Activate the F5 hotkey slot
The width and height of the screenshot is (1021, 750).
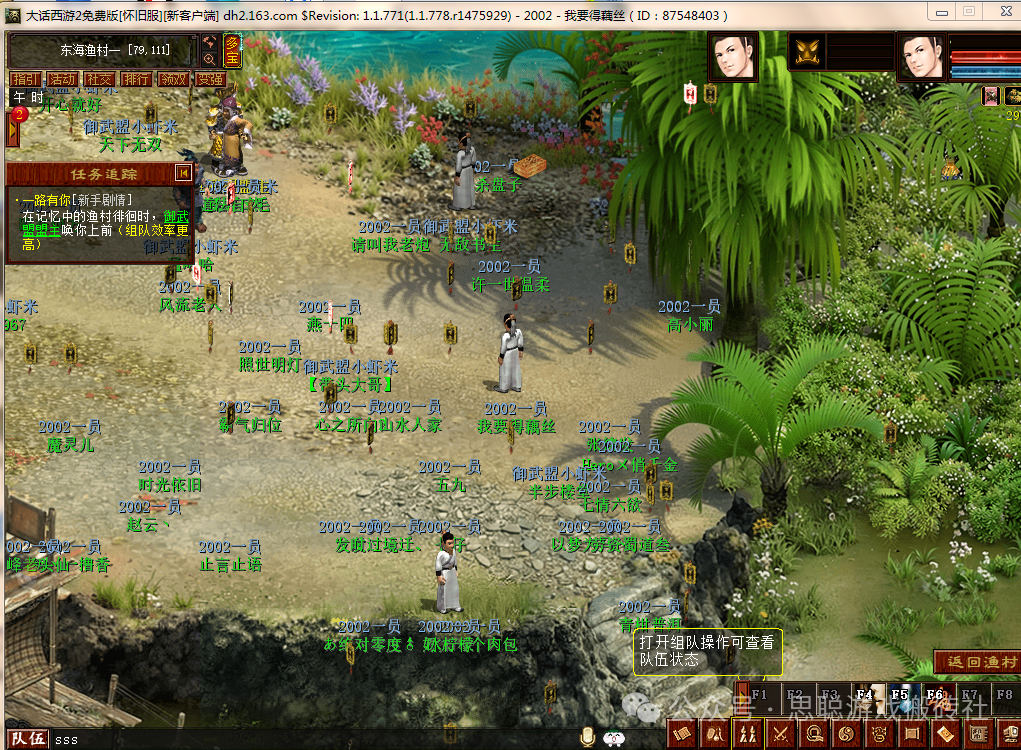900,693
